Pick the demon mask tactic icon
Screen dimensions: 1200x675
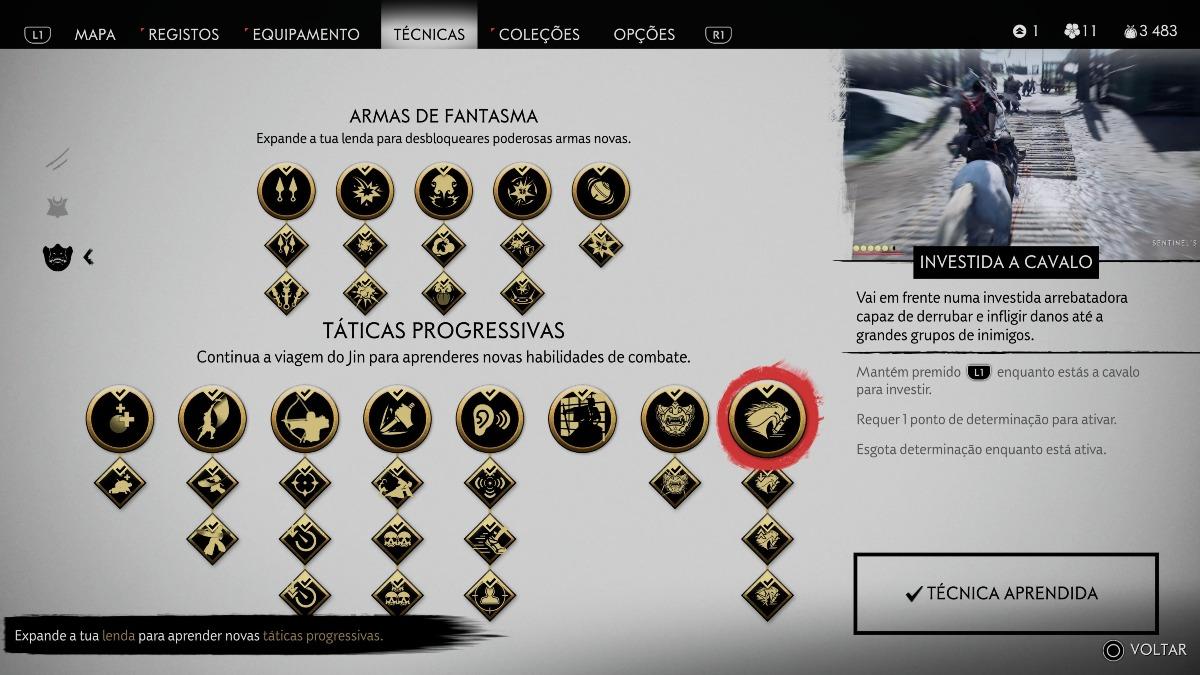pyautogui.click(x=675, y=418)
